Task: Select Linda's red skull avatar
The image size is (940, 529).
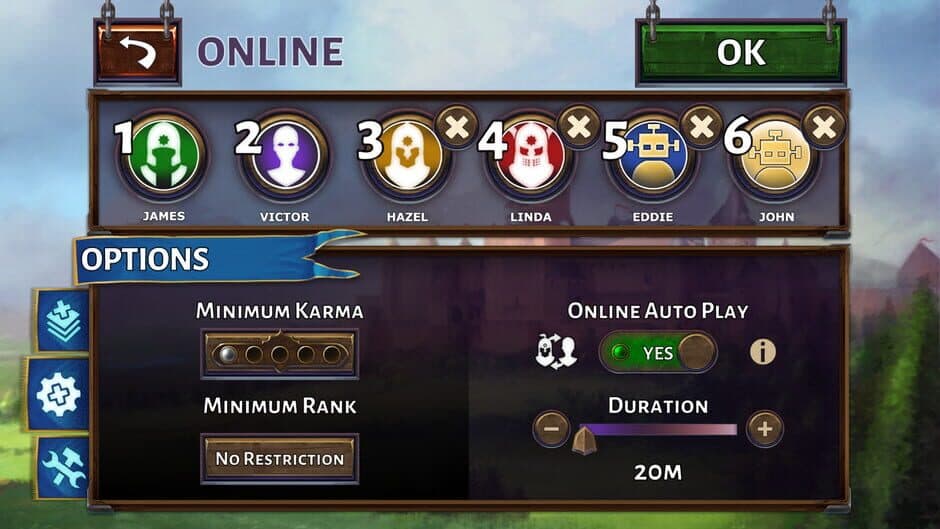Action: [530, 156]
